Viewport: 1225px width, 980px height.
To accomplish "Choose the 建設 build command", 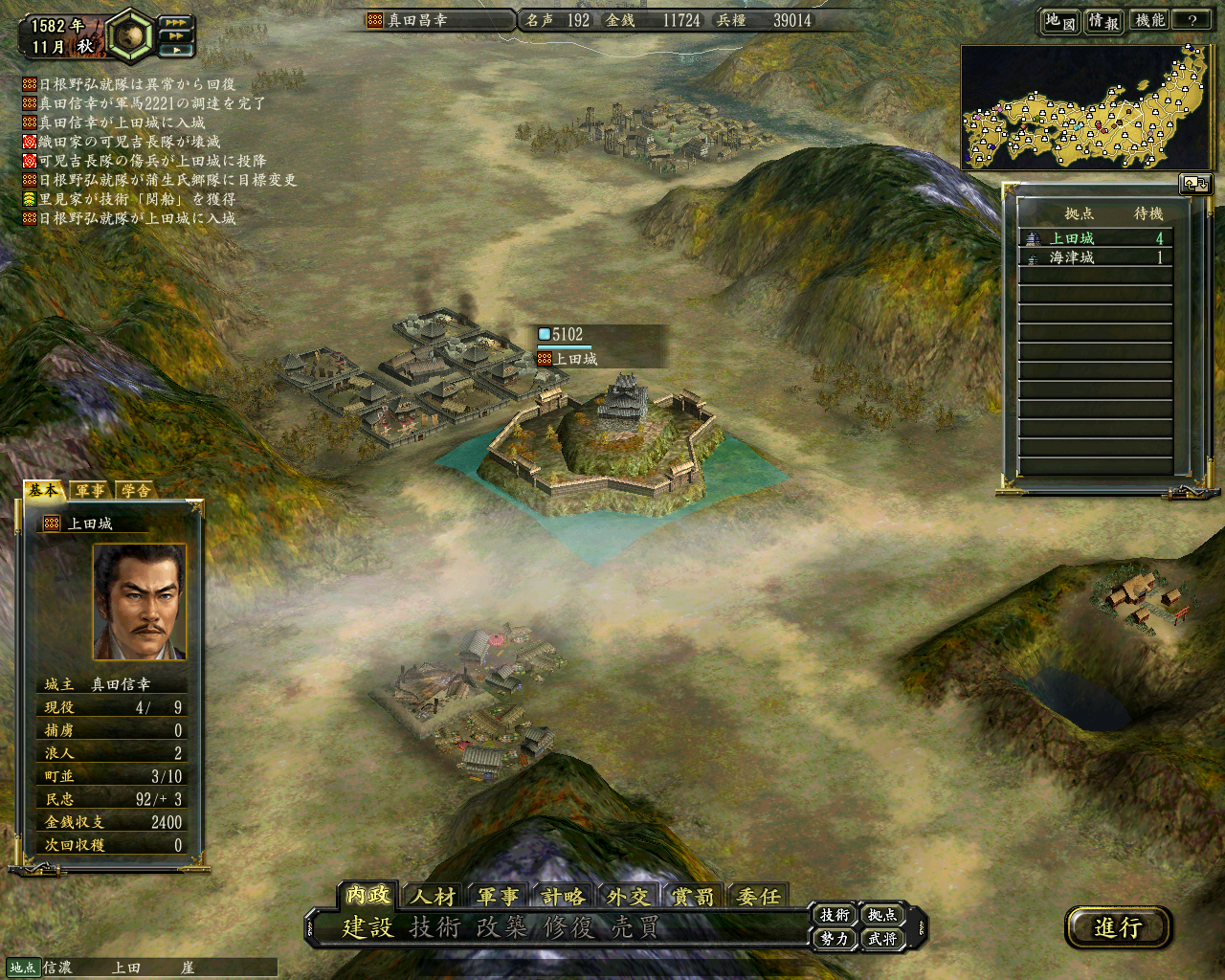I will coord(368,926).
